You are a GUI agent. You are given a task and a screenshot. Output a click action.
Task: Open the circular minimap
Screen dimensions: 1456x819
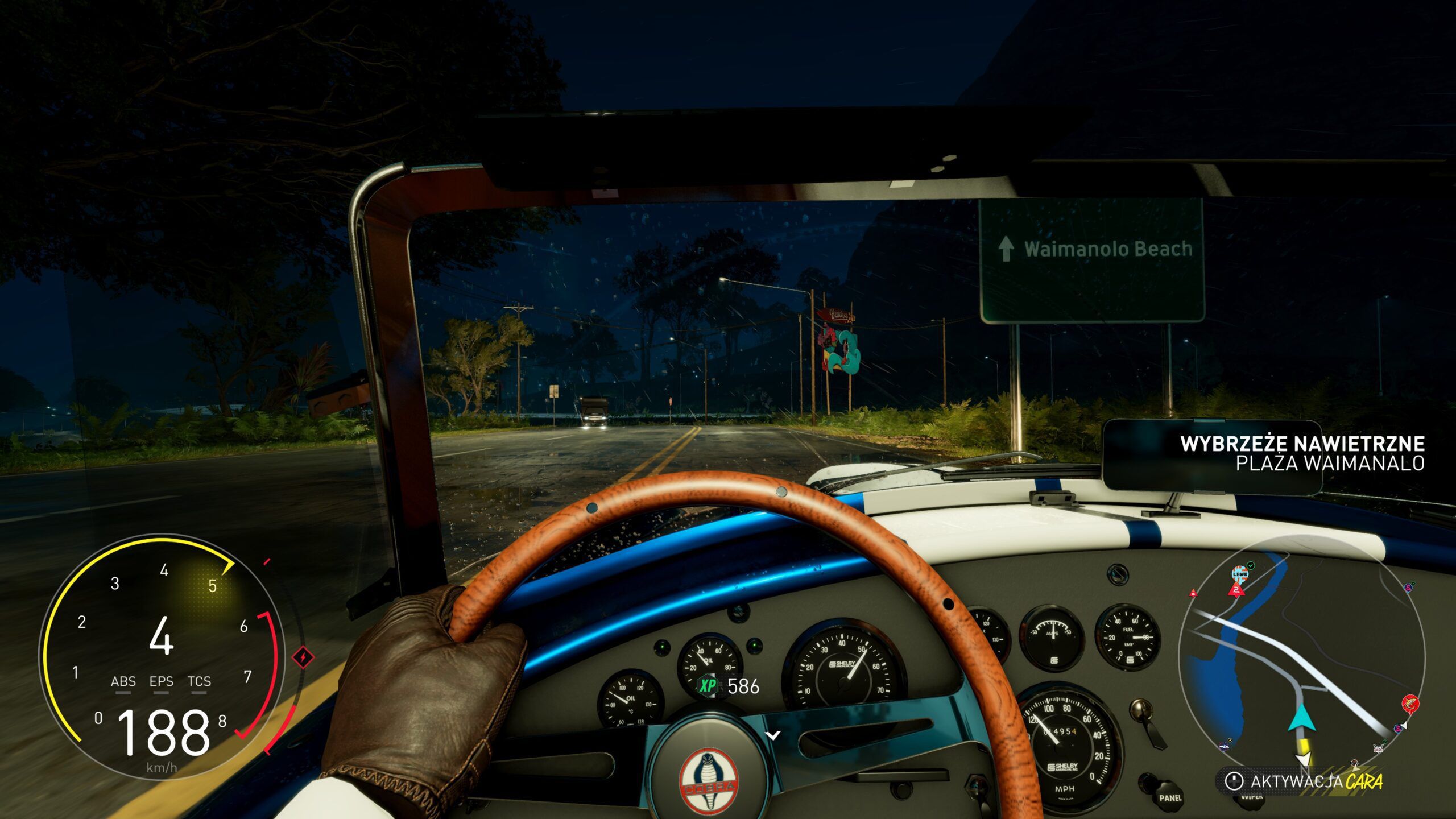1301,661
